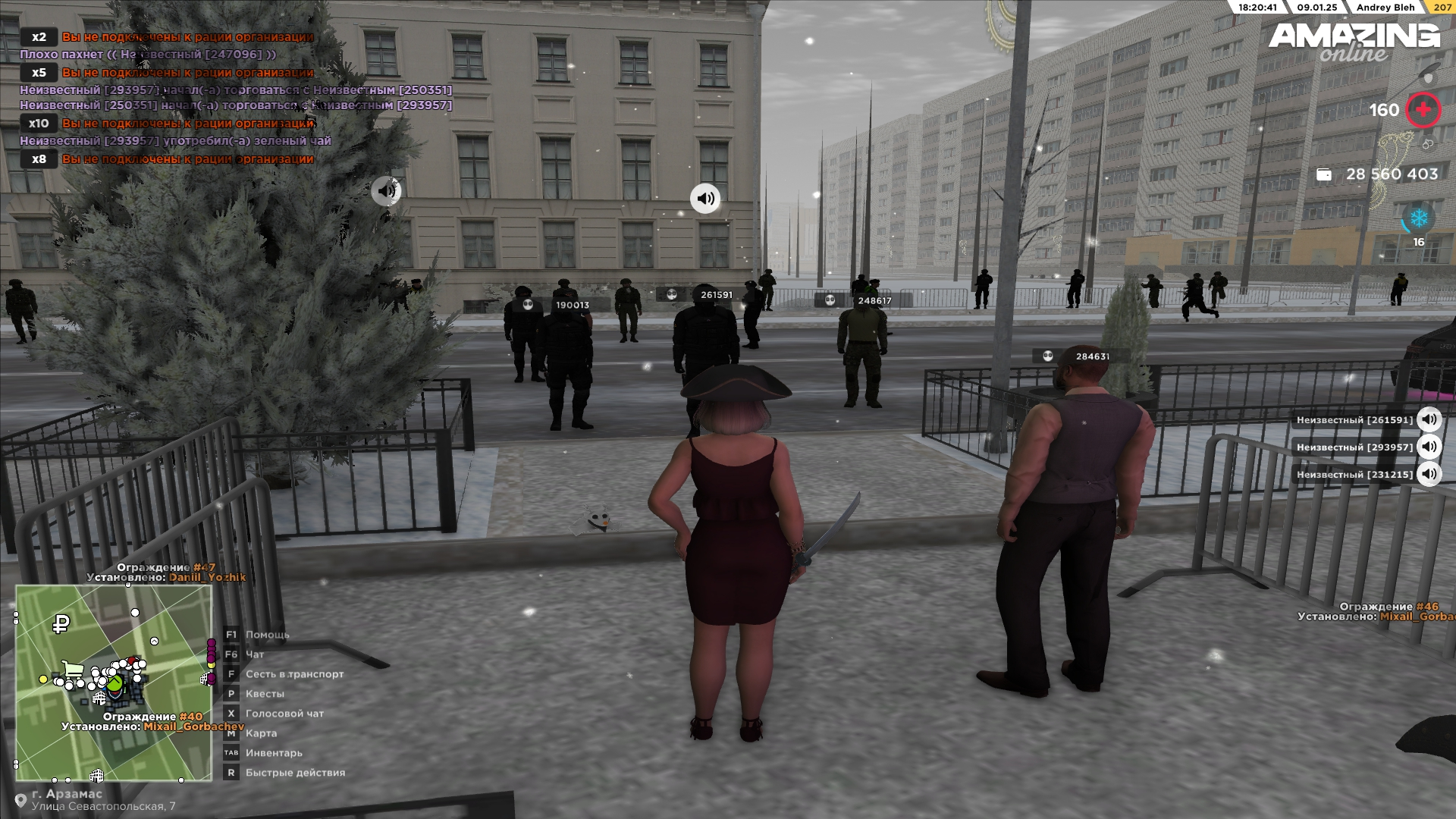Screen dimensions: 1456x819
Task: Click the blue snowflake icon
Action: click(x=1419, y=218)
